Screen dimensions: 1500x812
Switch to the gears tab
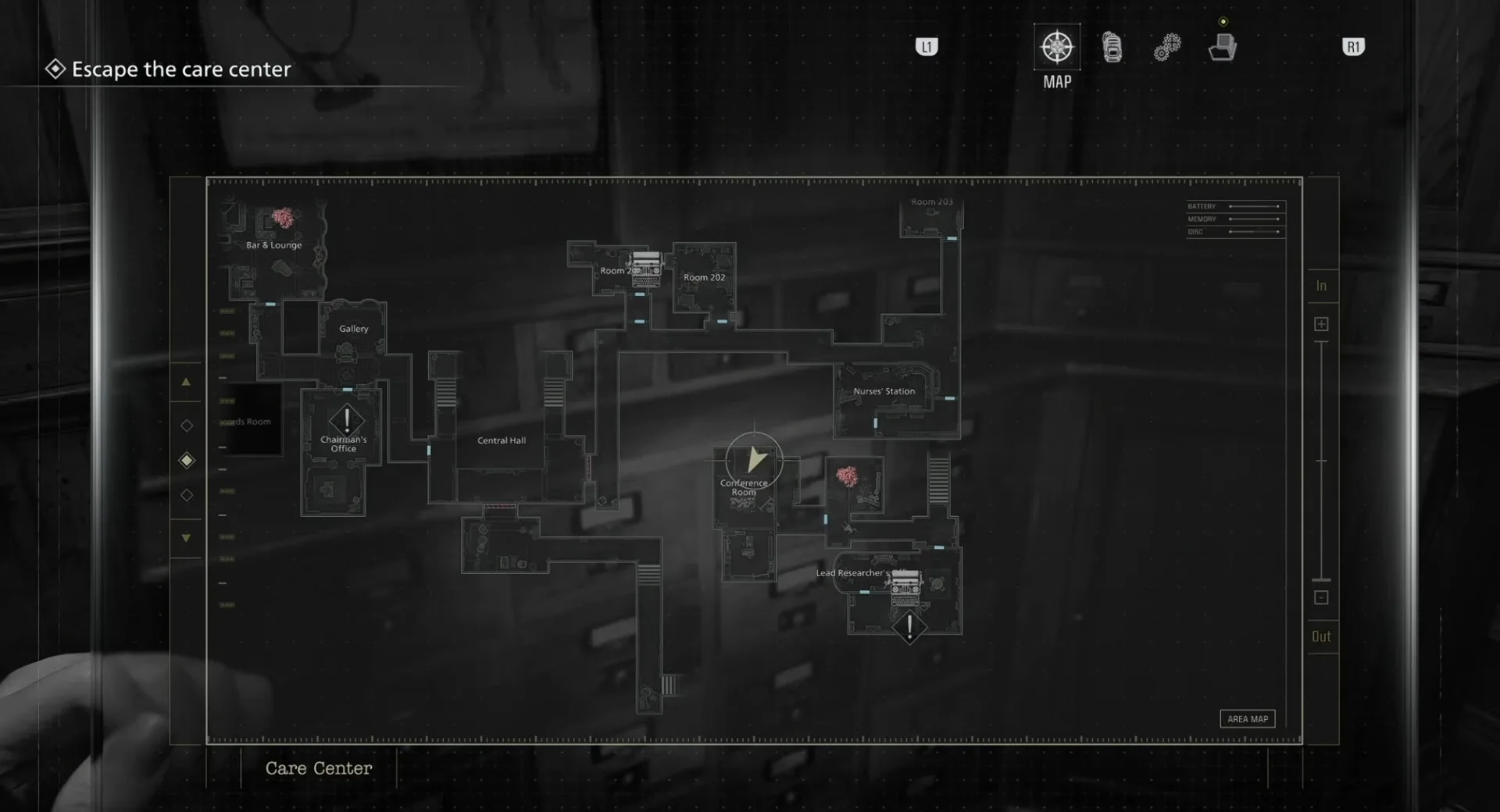pyautogui.click(x=1167, y=48)
